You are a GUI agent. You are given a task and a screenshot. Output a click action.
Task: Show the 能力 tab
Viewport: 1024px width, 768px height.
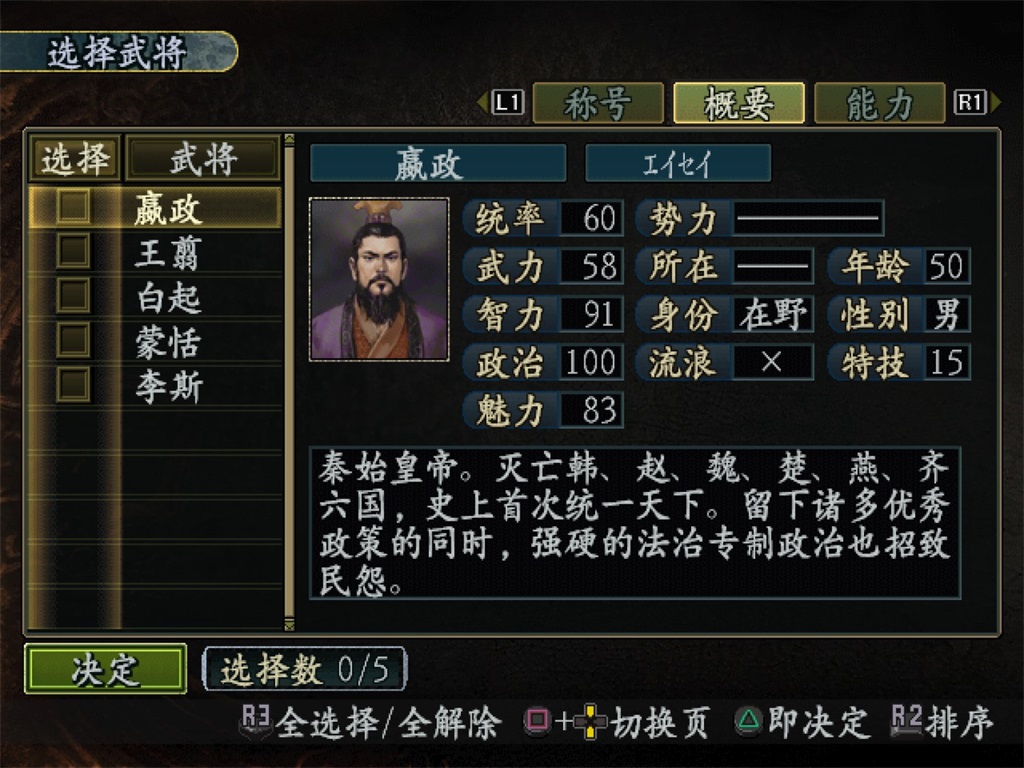coord(879,103)
